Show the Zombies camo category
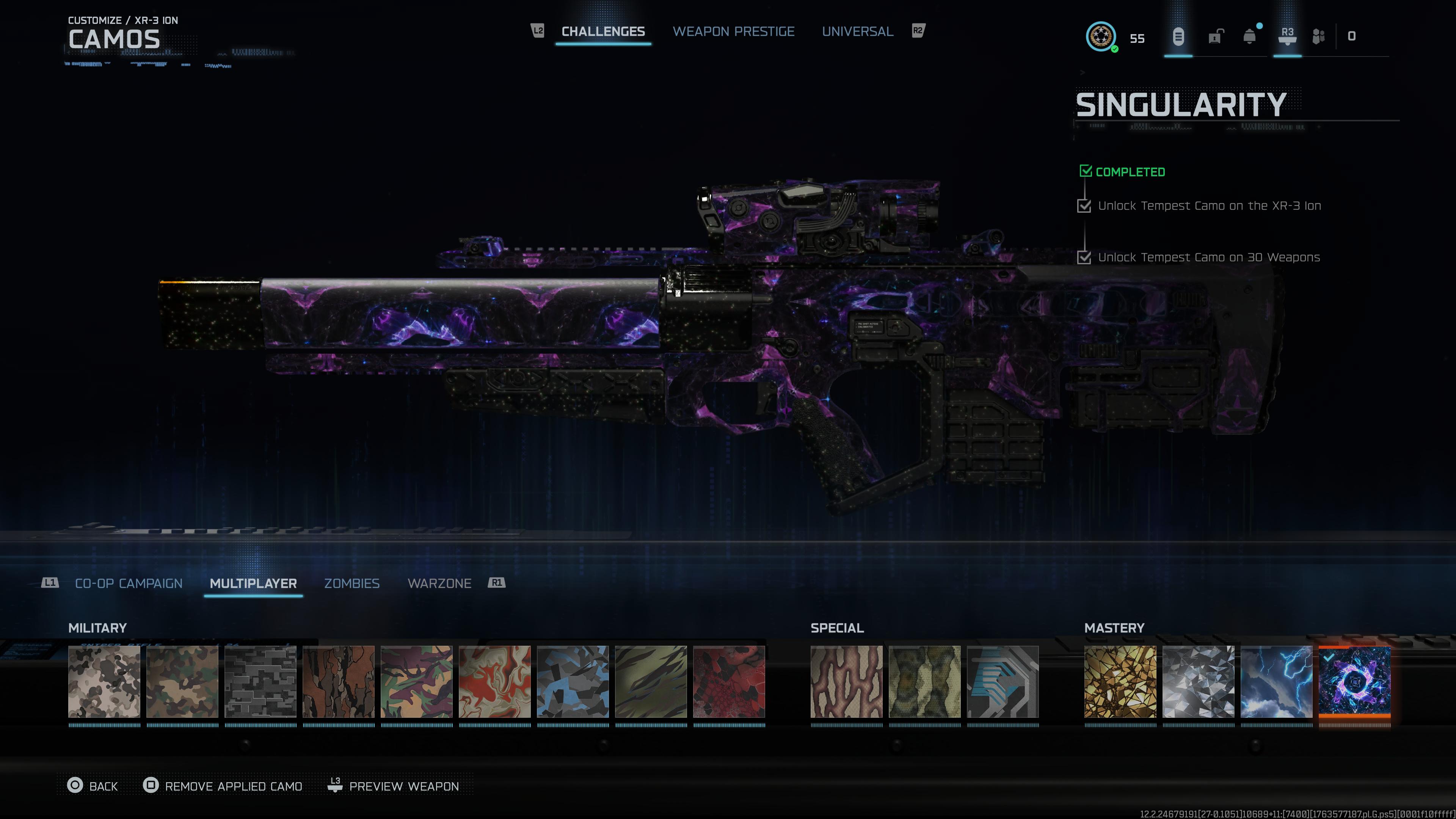The height and width of the screenshot is (819, 1456). [x=351, y=583]
